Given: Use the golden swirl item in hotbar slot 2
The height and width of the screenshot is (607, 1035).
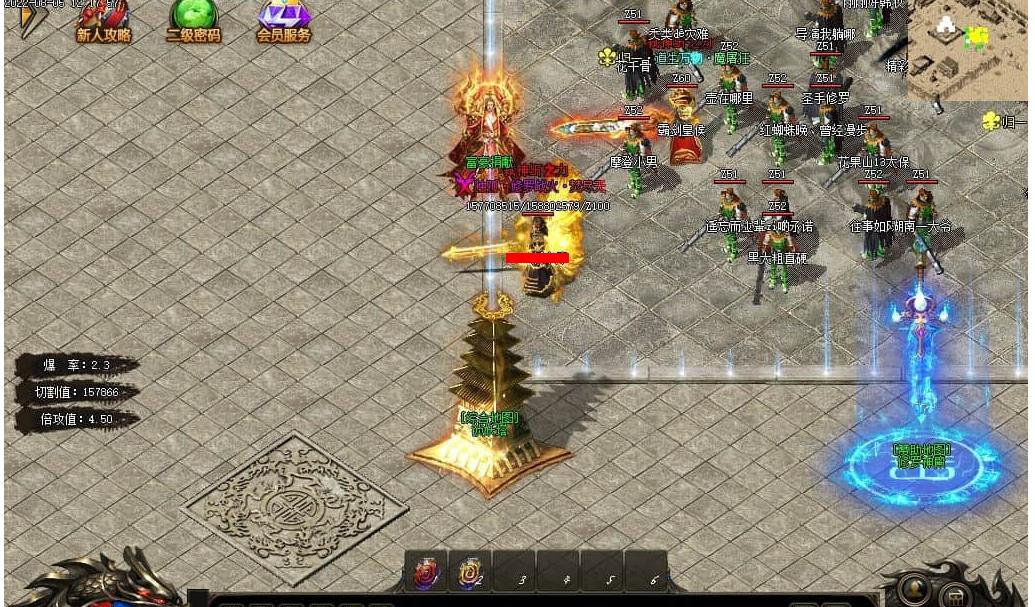Looking at the screenshot, I should point(469,573).
